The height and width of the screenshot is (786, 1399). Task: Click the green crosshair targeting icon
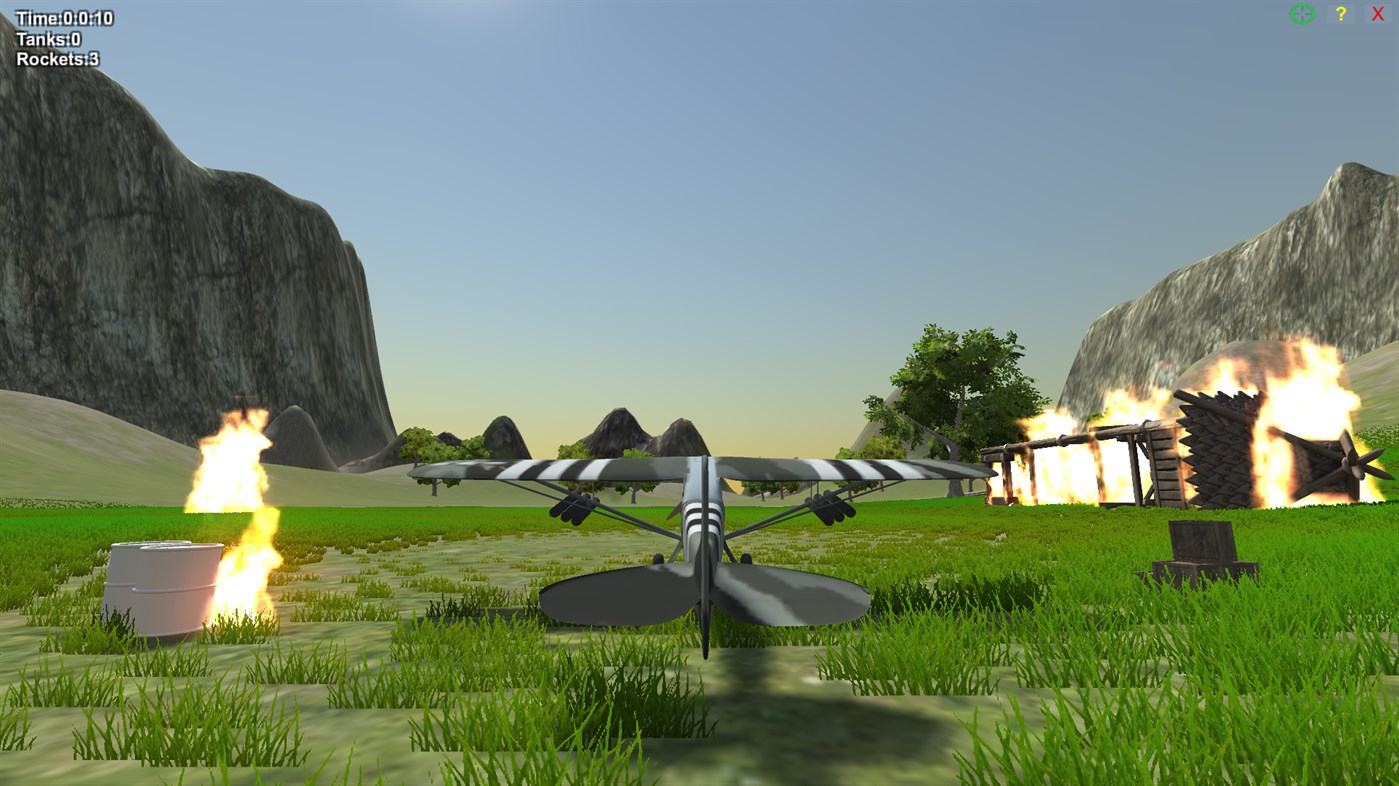(1301, 13)
